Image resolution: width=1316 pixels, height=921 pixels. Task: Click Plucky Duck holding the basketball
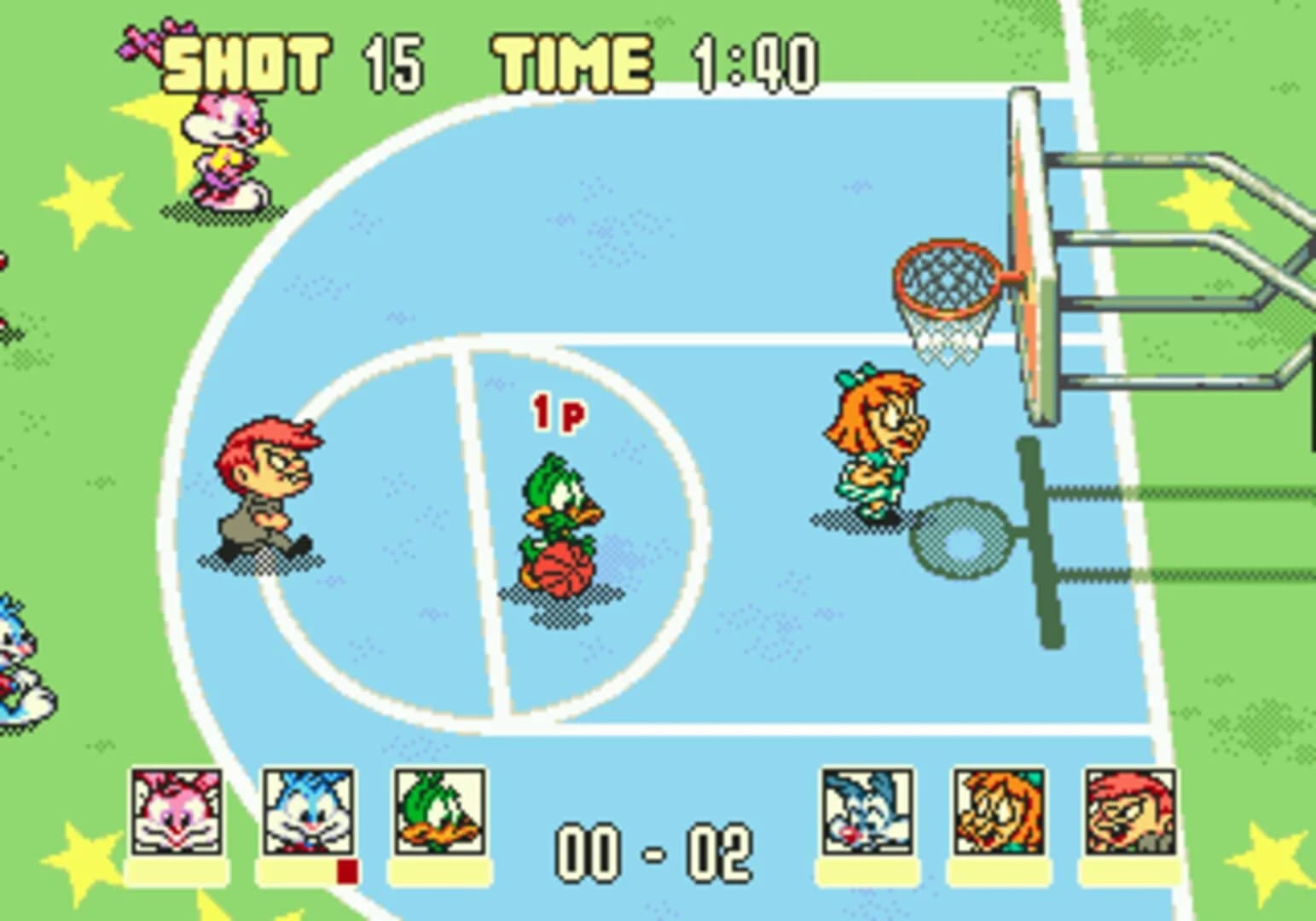(560, 512)
